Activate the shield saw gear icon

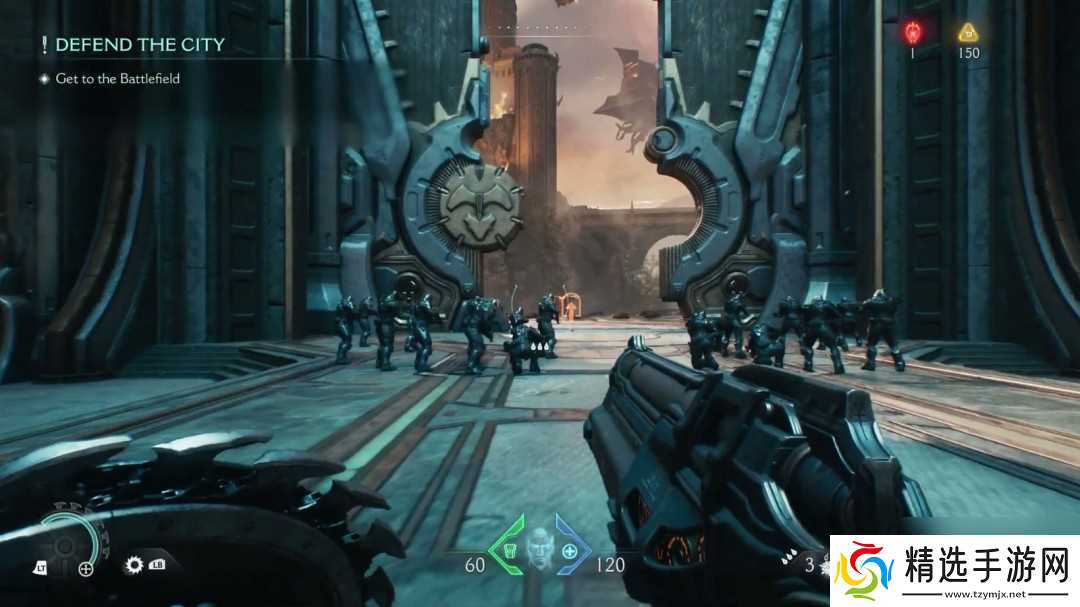pos(135,565)
